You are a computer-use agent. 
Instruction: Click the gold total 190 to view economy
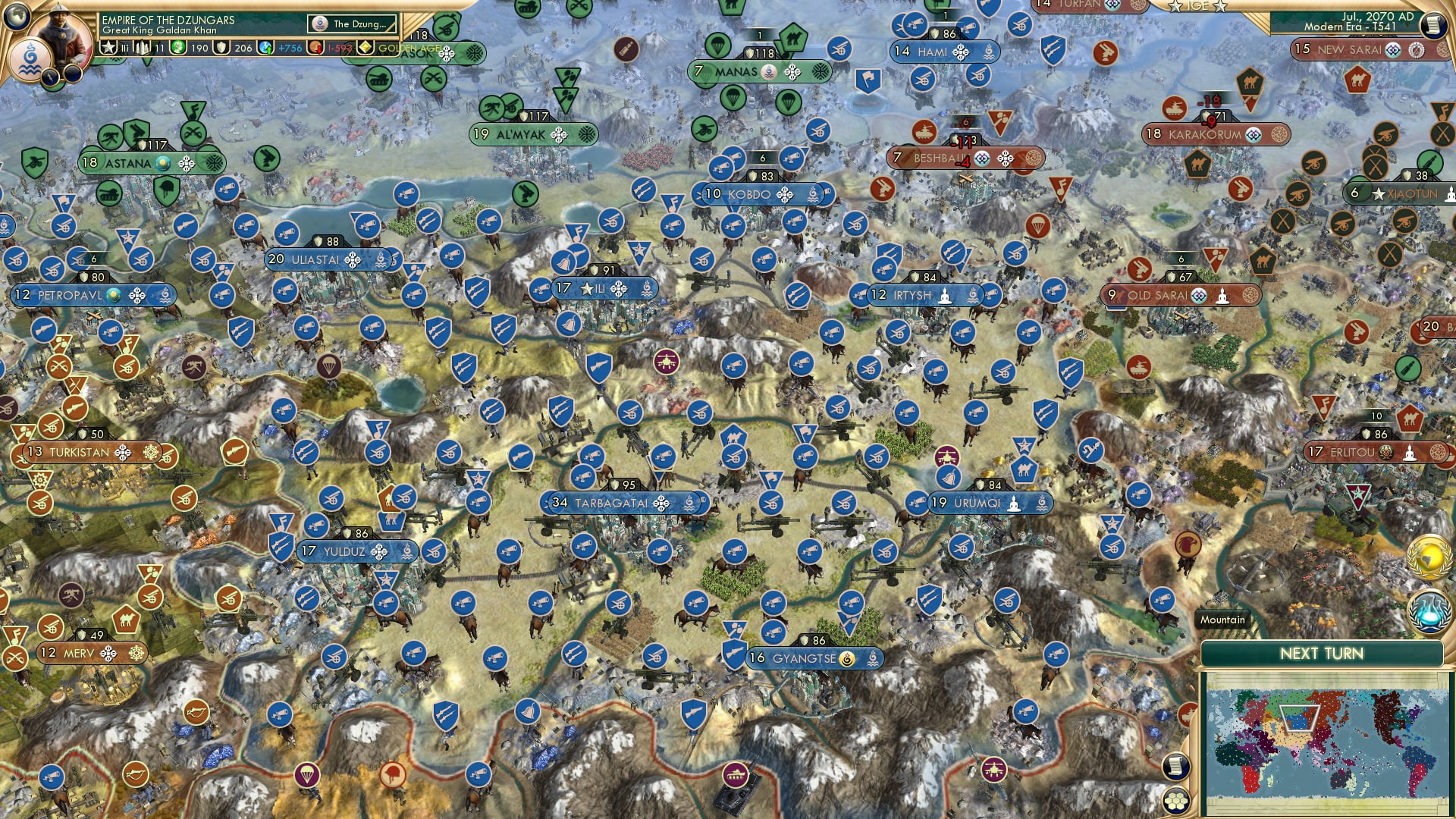(199, 49)
